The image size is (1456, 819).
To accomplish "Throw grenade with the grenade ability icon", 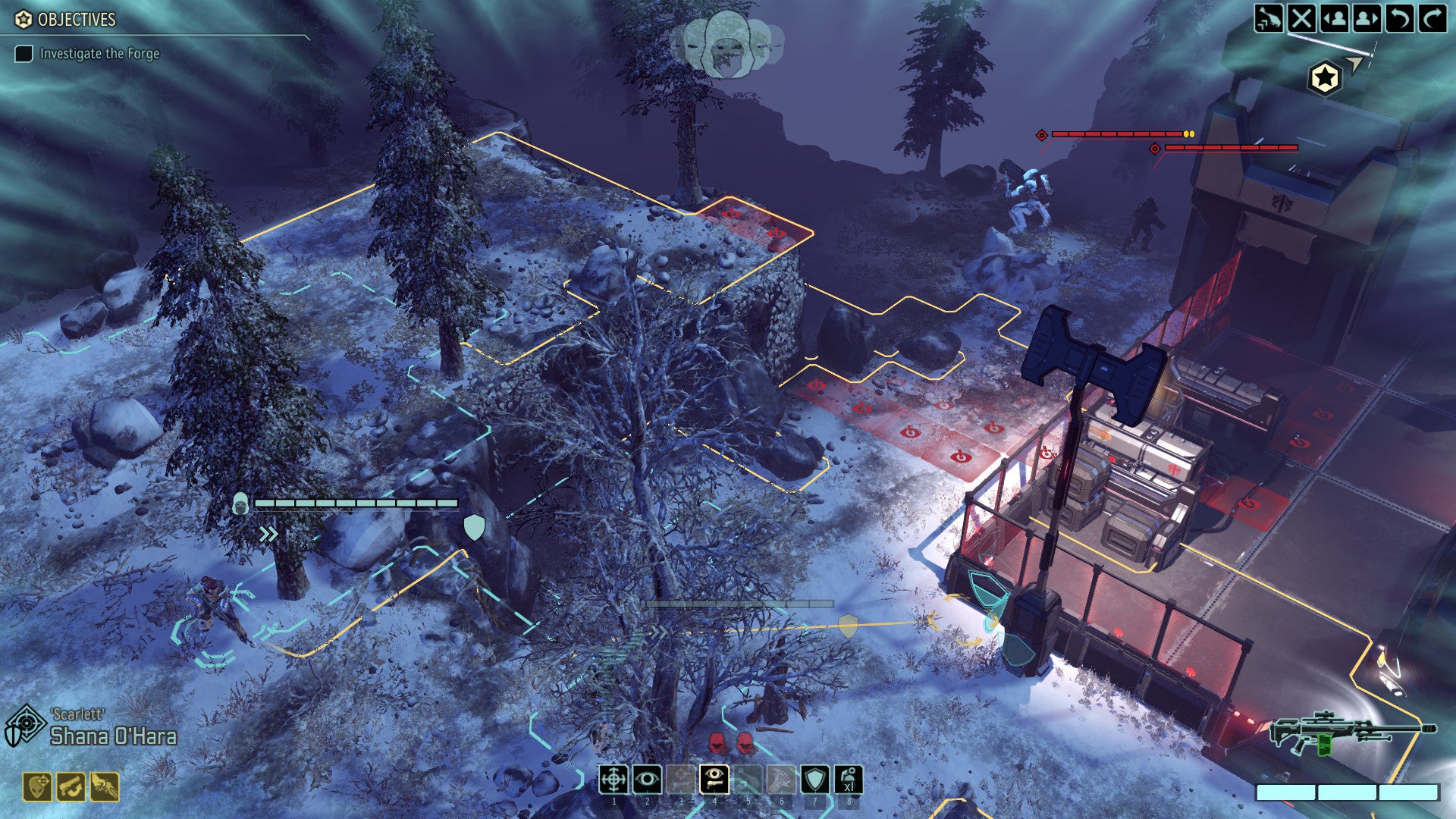I will [x=849, y=779].
